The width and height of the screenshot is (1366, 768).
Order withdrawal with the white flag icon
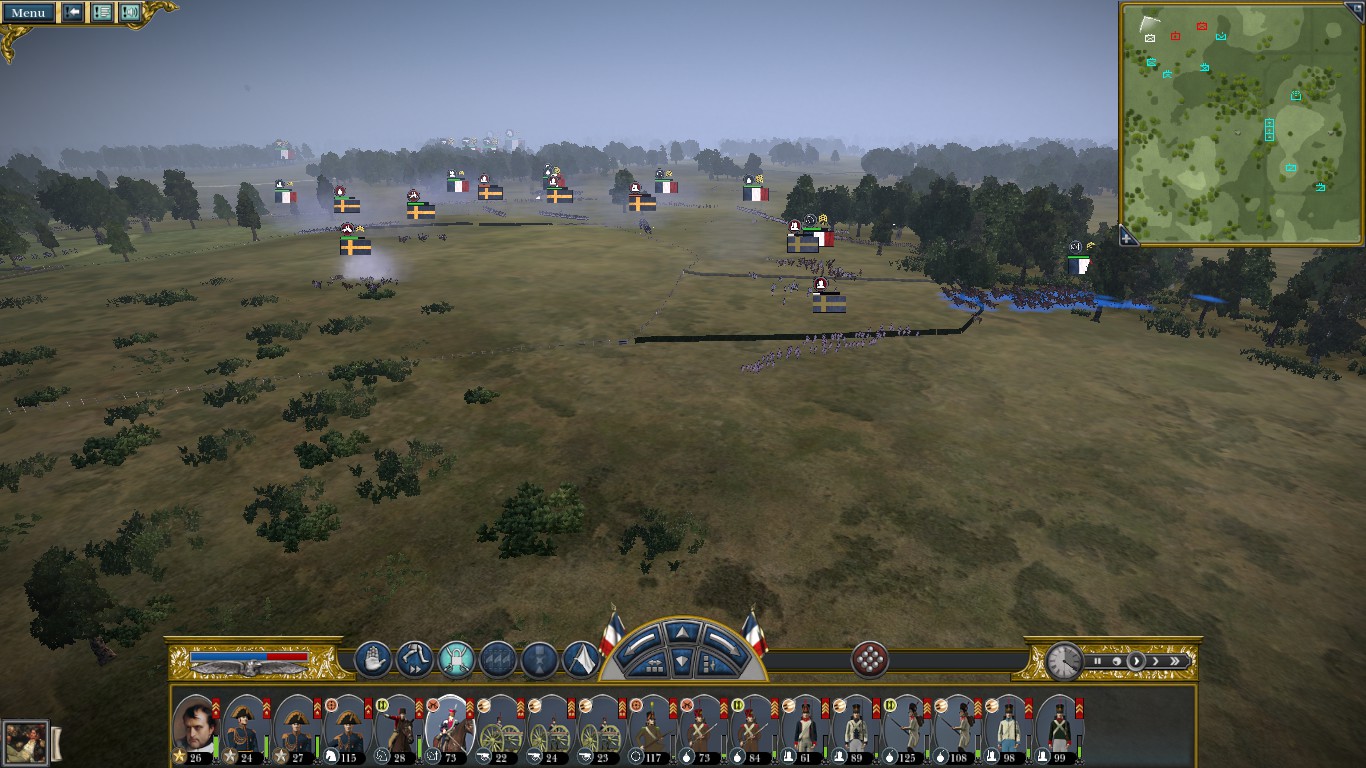coord(581,660)
